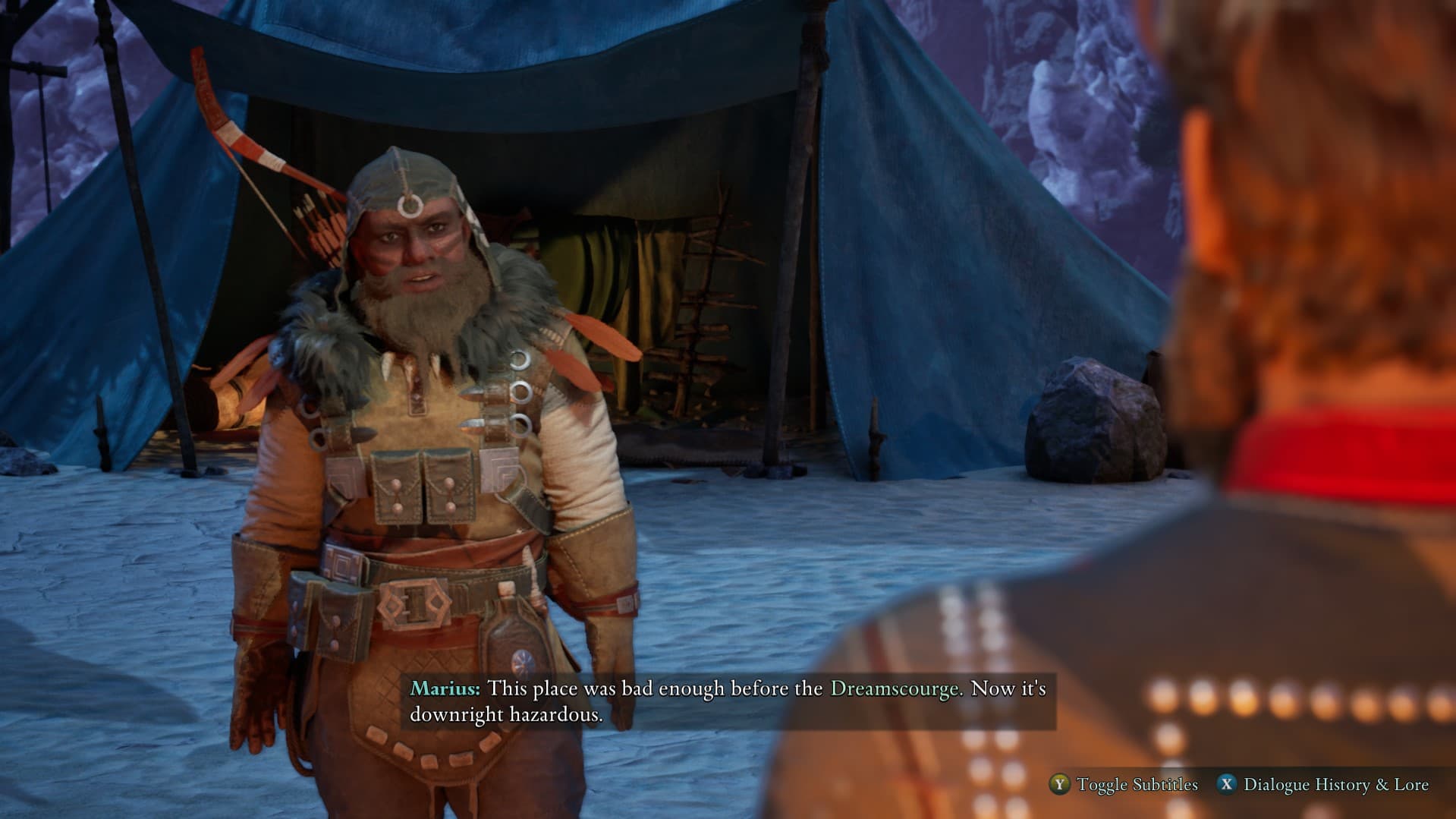Viewport: 1456px width, 819px height.
Task: Open Dialogue History & Lore
Action: (1335, 784)
